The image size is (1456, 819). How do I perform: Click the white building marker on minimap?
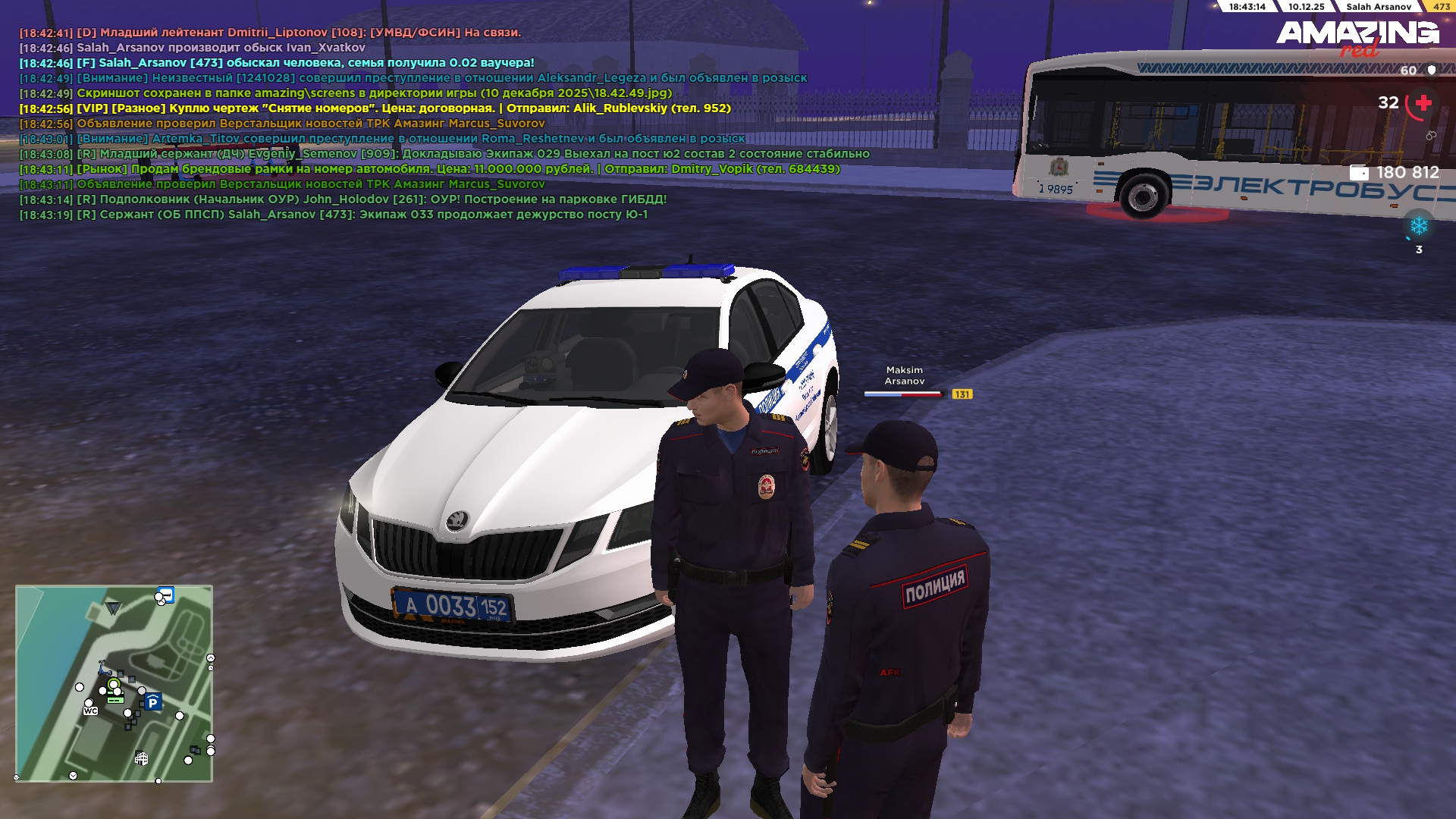(x=141, y=758)
